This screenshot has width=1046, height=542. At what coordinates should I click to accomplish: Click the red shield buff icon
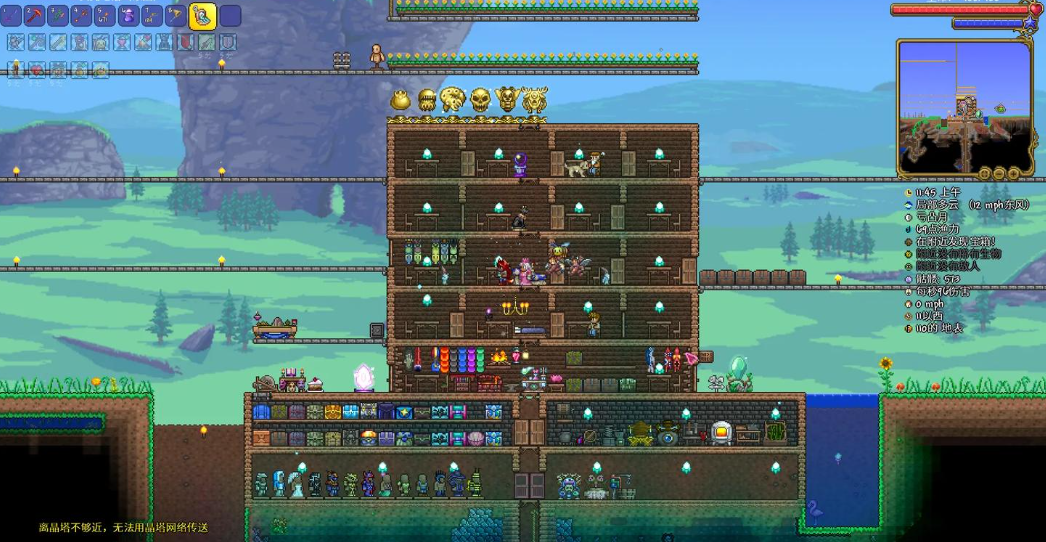tap(186, 42)
